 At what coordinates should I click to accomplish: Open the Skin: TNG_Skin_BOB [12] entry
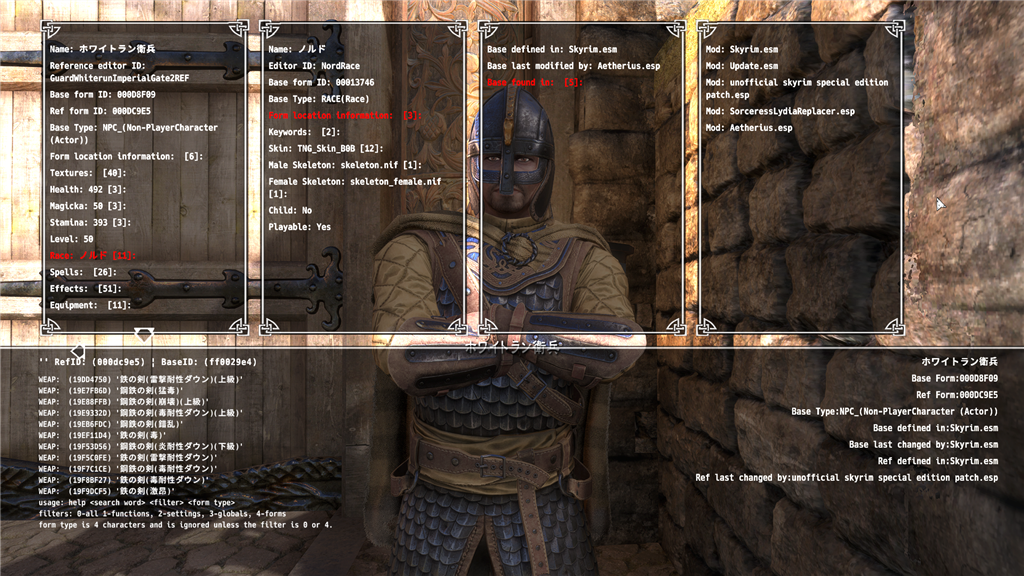point(326,148)
